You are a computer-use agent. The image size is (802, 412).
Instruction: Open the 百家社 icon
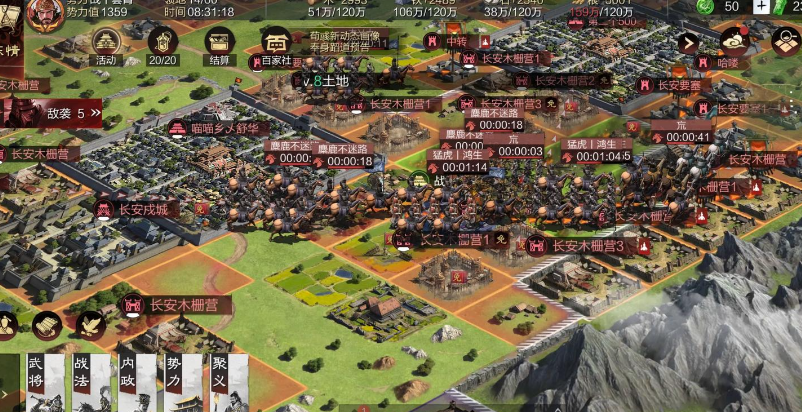tap(277, 43)
